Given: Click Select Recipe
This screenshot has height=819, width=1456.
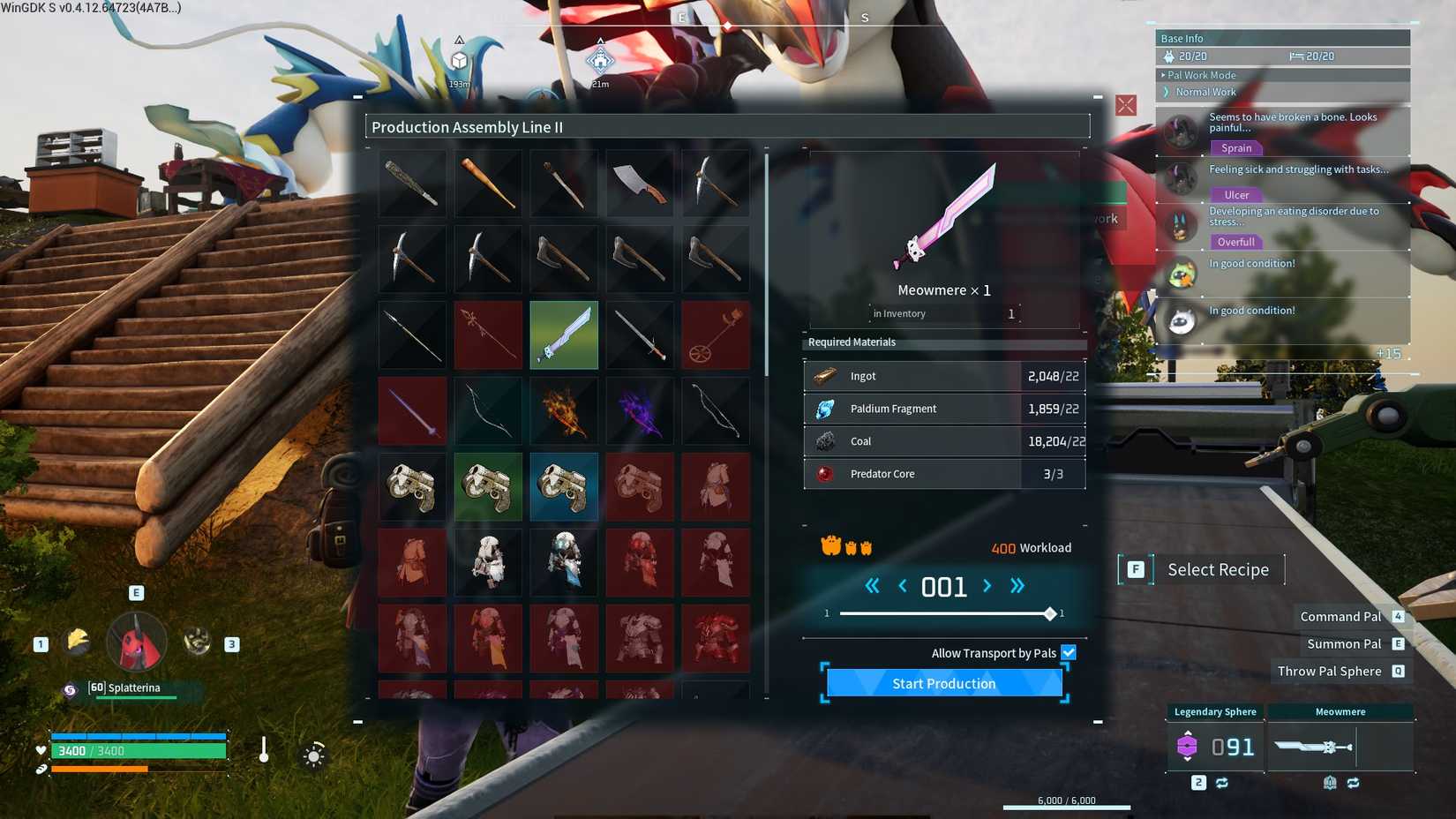Looking at the screenshot, I should tap(1219, 569).
